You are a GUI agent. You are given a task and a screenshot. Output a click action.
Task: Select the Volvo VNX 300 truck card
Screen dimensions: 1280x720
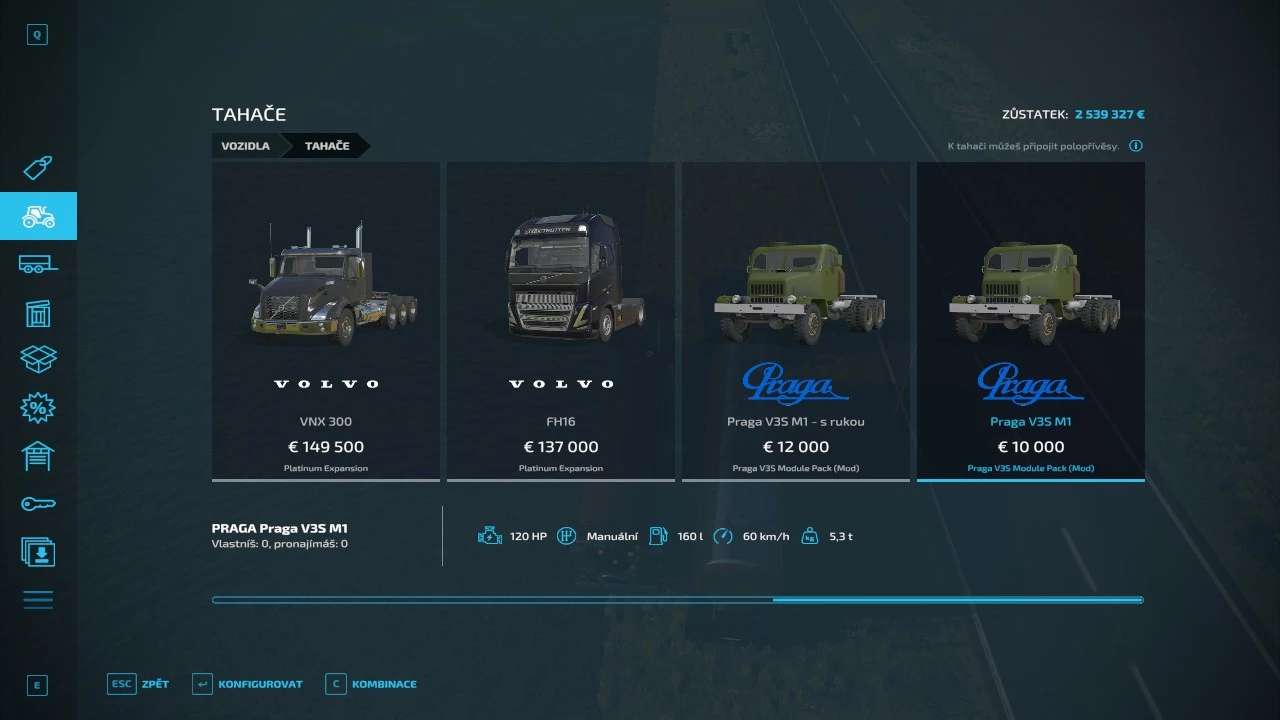[326, 321]
